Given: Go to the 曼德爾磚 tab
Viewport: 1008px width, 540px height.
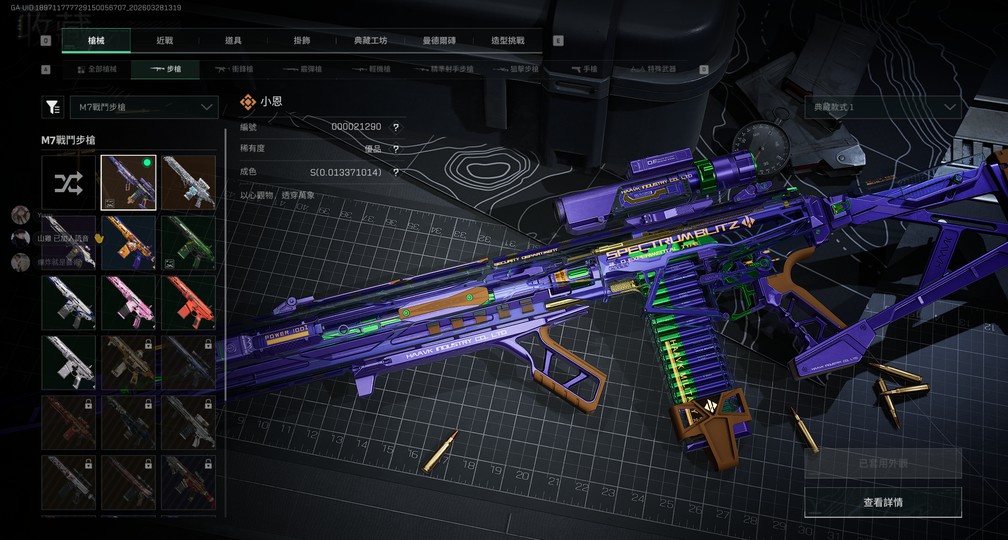Looking at the screenshot, I should pos(439,41).
